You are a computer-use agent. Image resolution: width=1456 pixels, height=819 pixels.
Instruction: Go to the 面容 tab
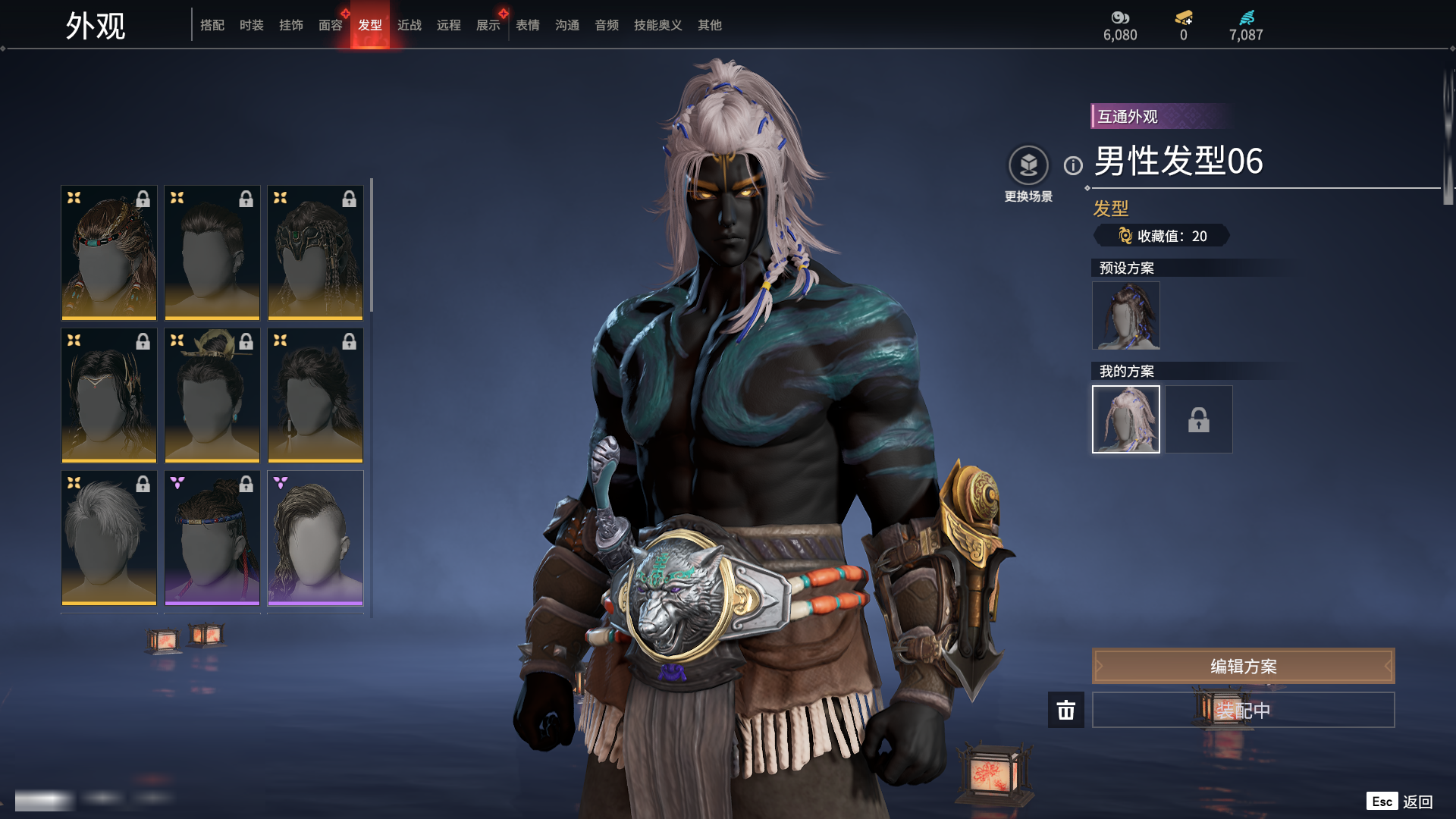point(331,25)
